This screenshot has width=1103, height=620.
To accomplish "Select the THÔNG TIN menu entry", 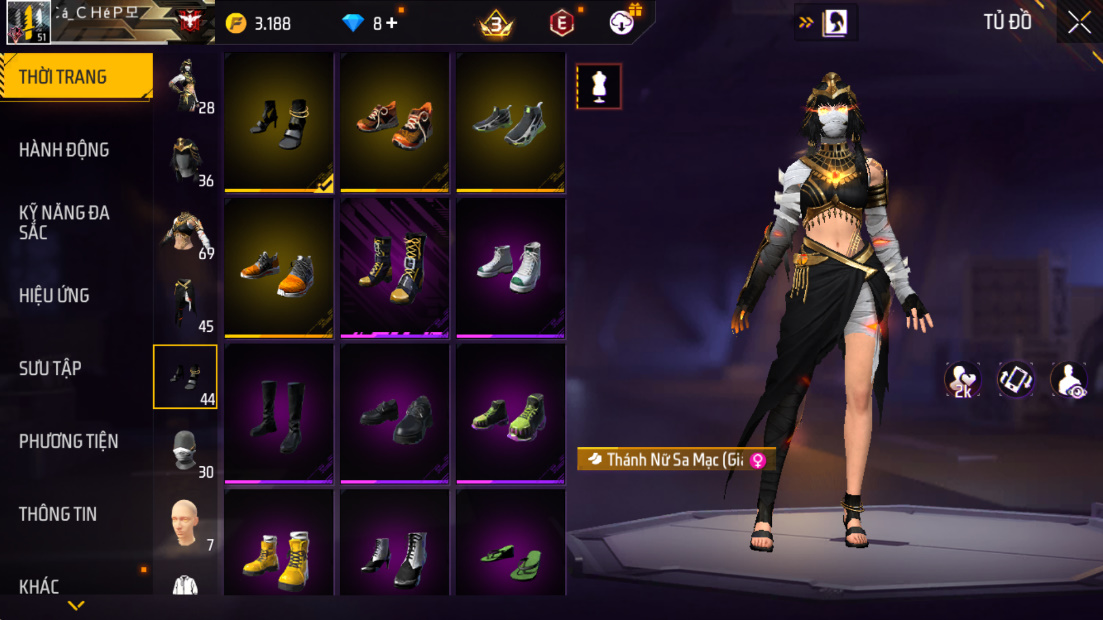I will [x=58, y=514].
